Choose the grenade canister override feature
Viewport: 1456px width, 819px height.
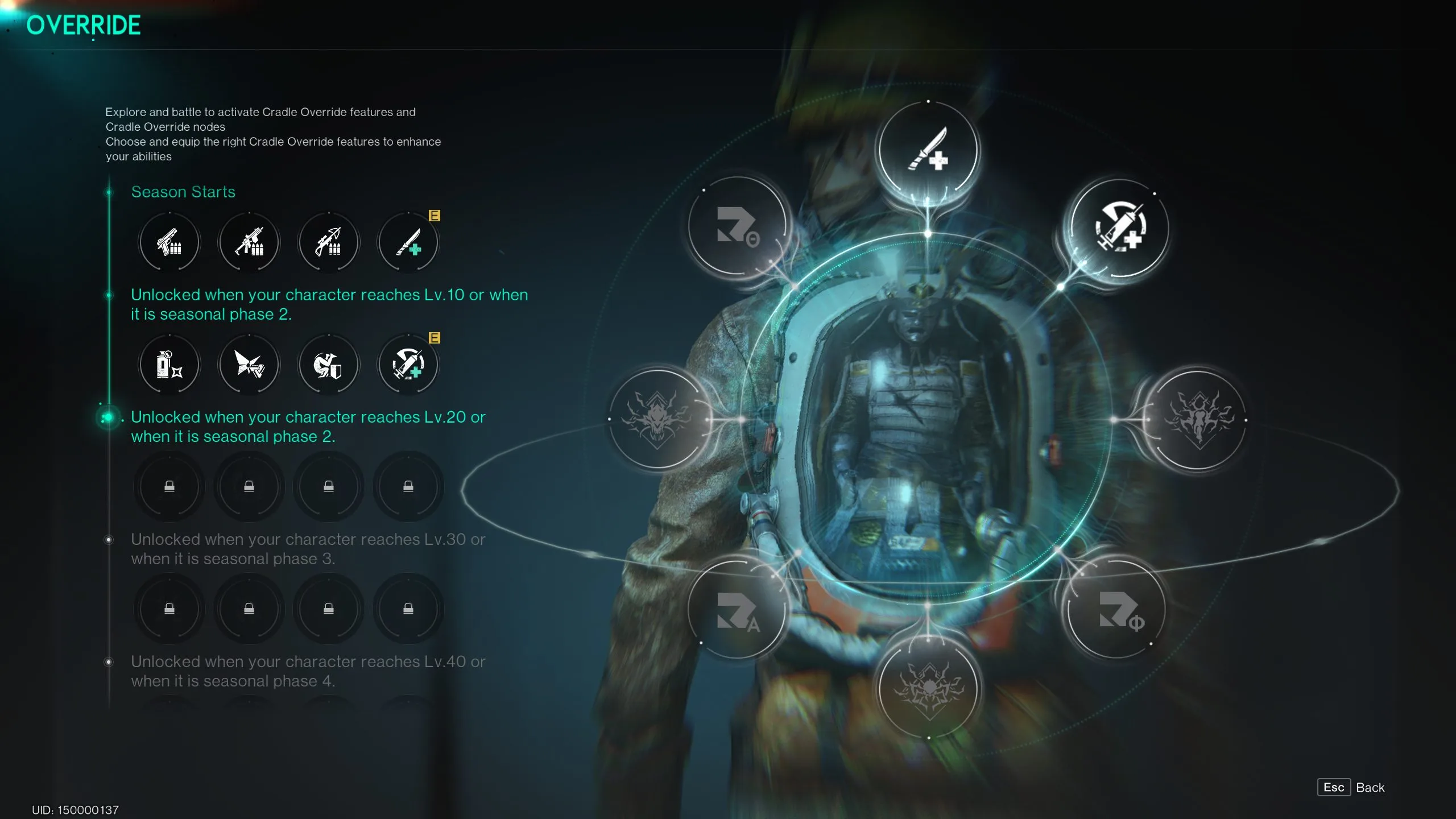(169, 365)
